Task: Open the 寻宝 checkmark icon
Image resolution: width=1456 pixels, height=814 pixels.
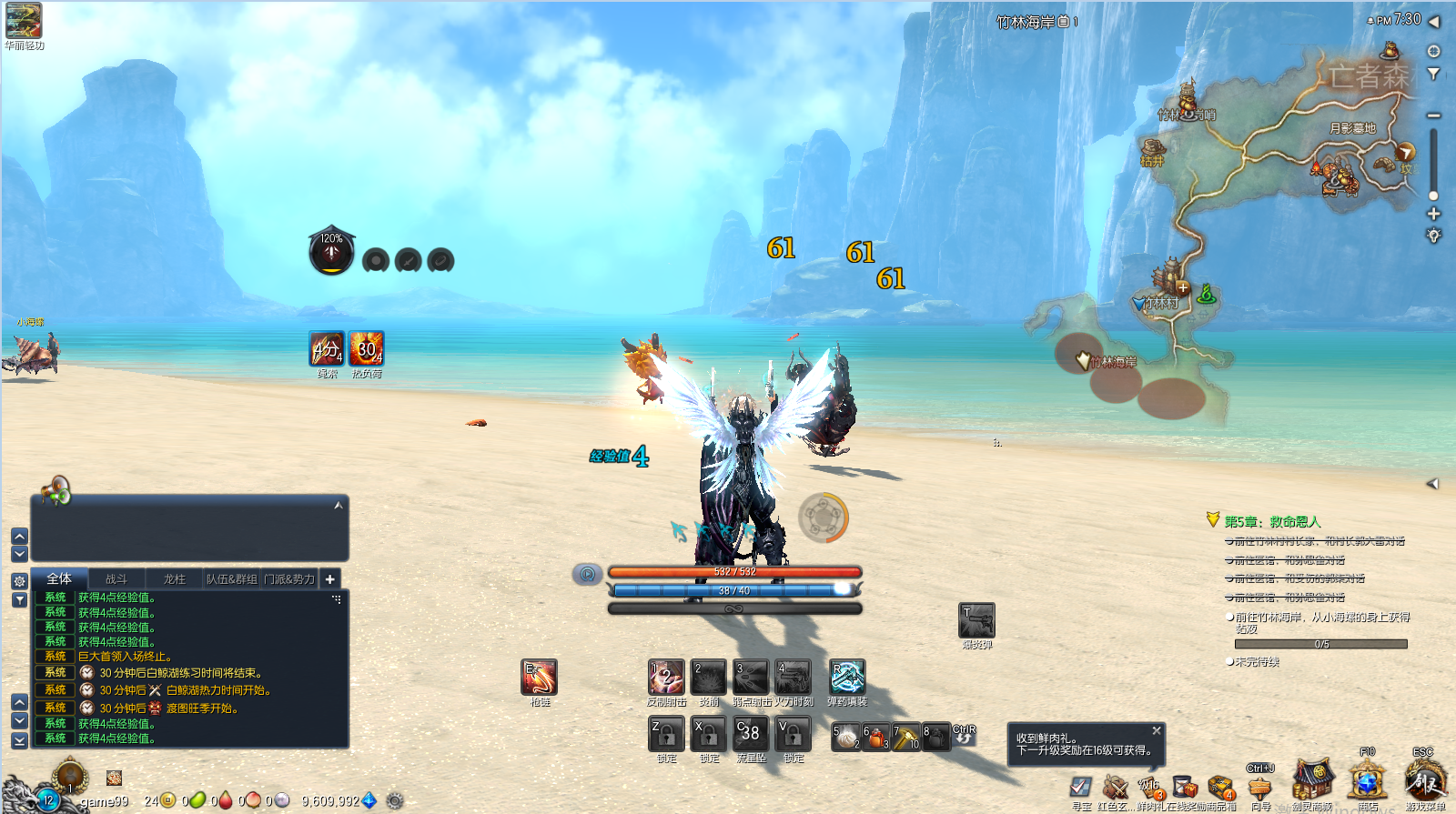Action: tap(1081, 787)
